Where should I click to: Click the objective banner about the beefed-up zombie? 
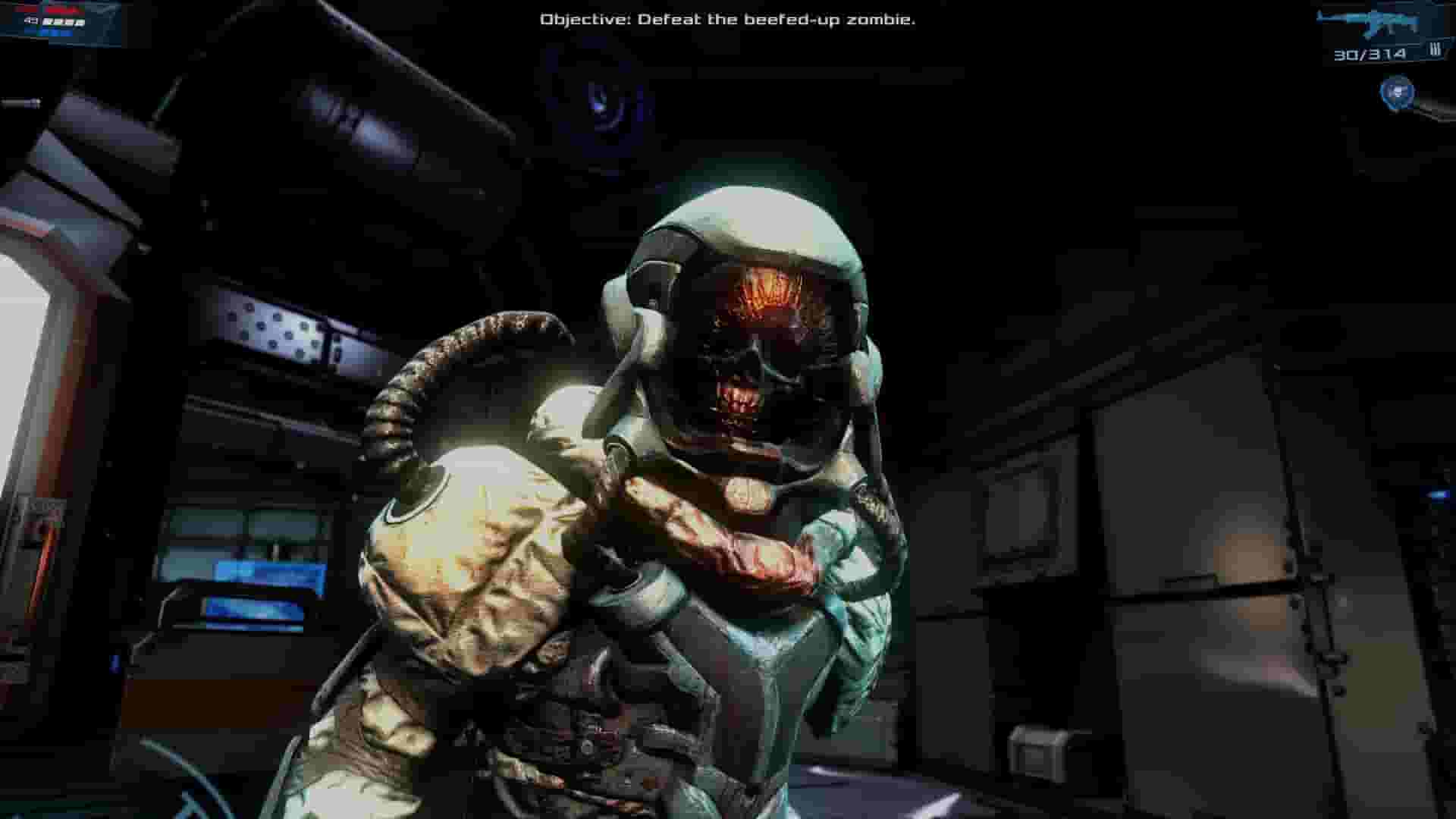(x=728, y=21)
